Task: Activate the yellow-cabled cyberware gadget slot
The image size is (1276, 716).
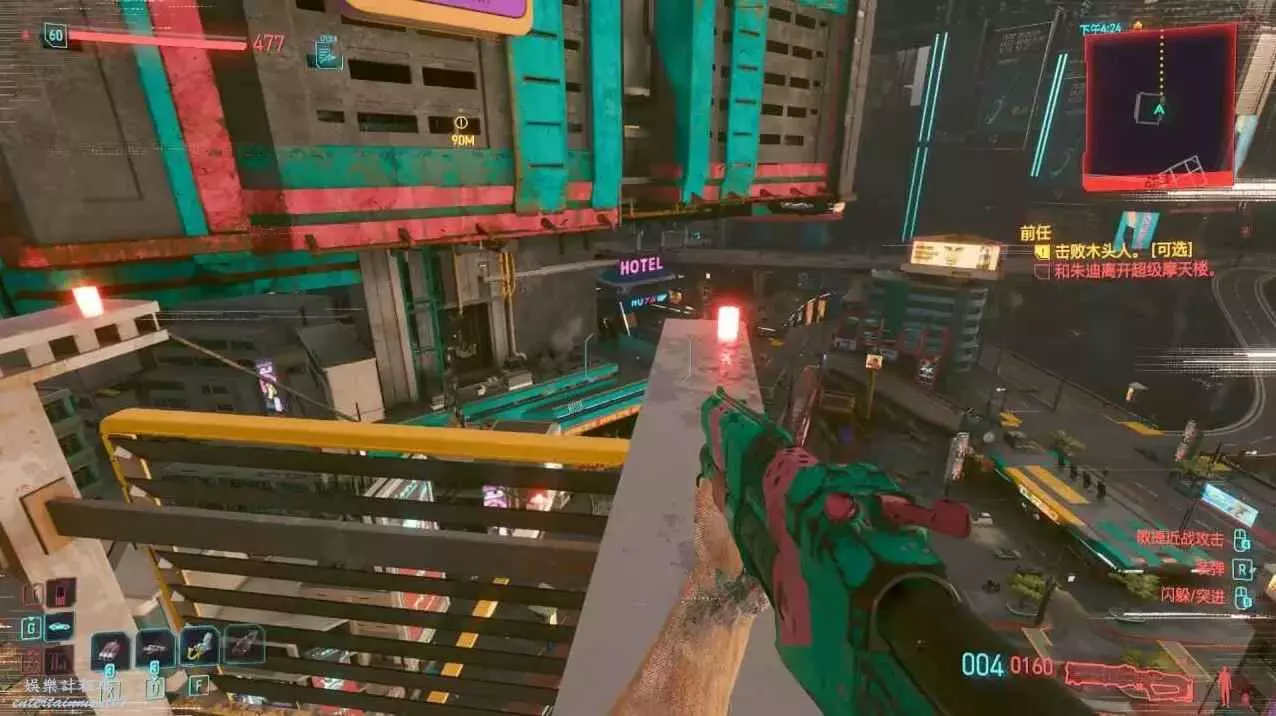Action: pos(199,646)
